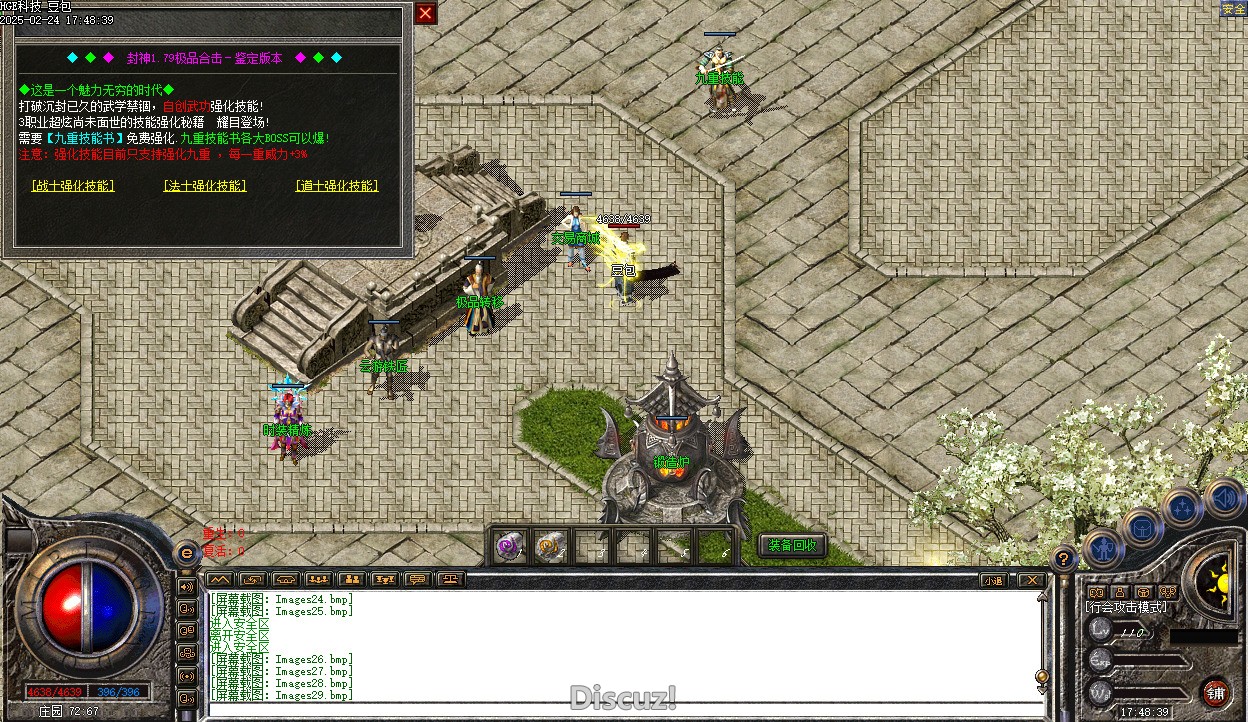Click the 小退 logout button
Screen dimensions: 1248x722
(993, 580)
